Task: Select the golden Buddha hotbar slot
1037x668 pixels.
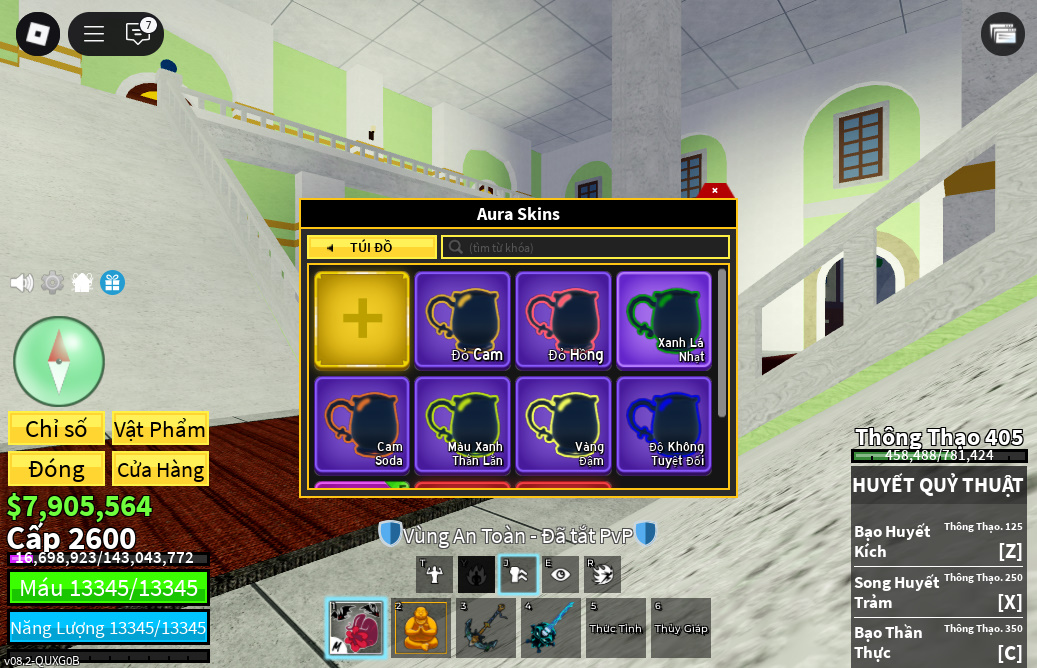Action: (420, 628)
